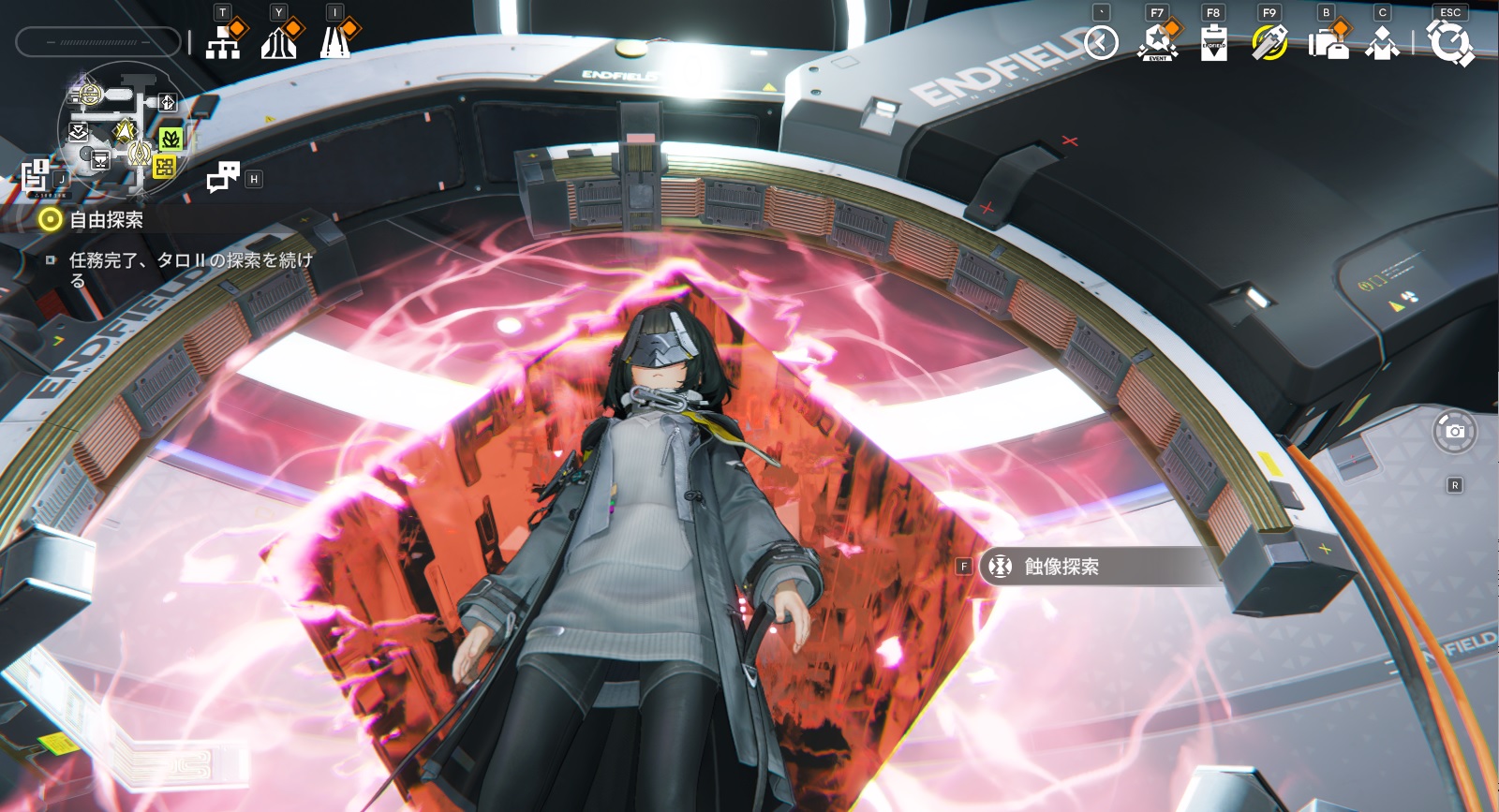
Task: Select the yellow maze marker on minimap
Action: pos(165,167)
